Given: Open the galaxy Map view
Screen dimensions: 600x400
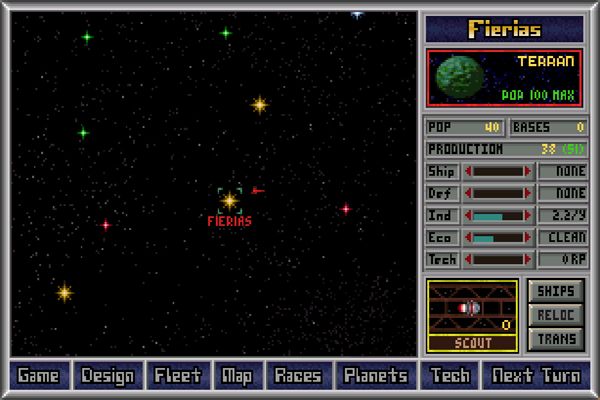Looking at the screenshot, I should (238, 376).
